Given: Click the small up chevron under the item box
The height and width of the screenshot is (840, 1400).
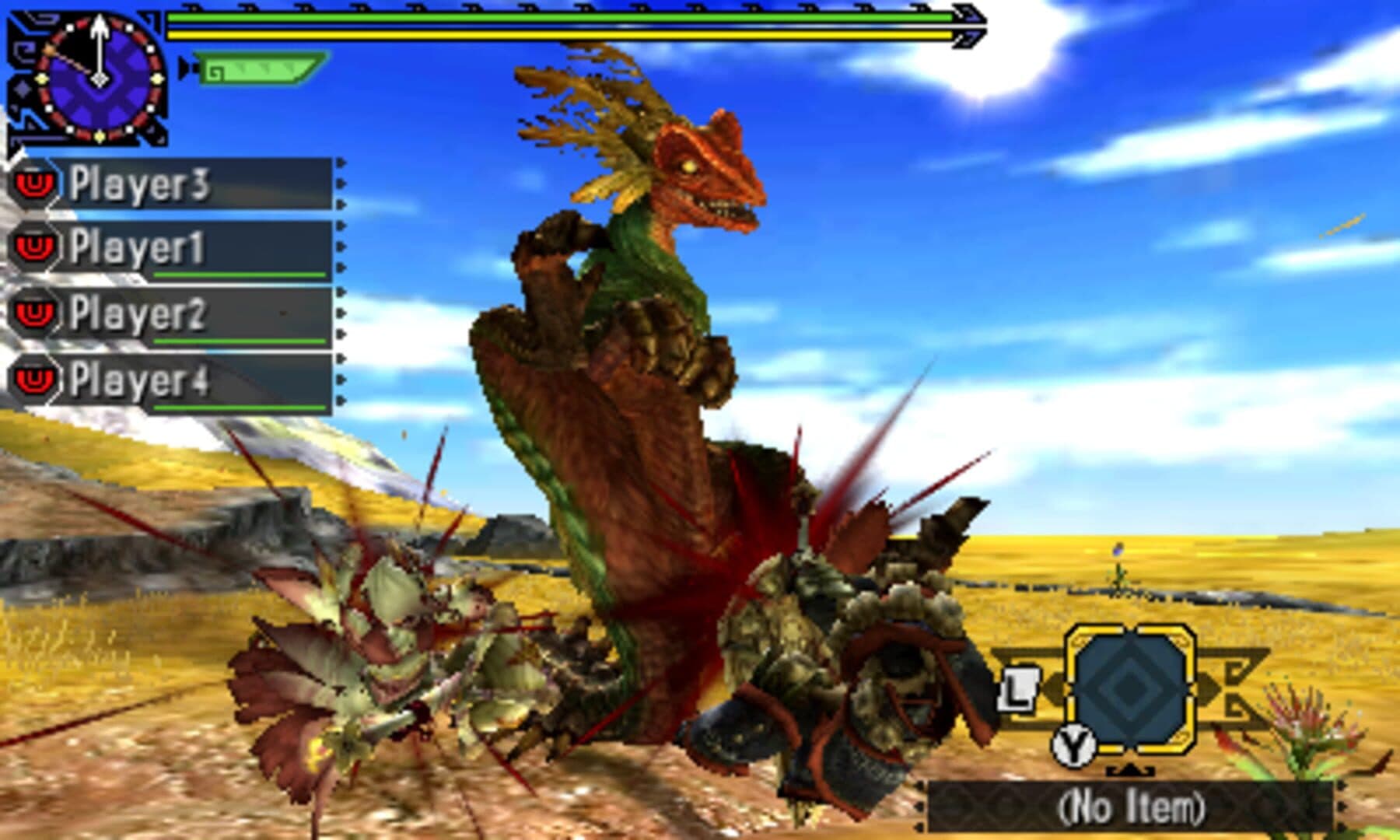Looking at the screenshot, I should [x=1132, y=772].
